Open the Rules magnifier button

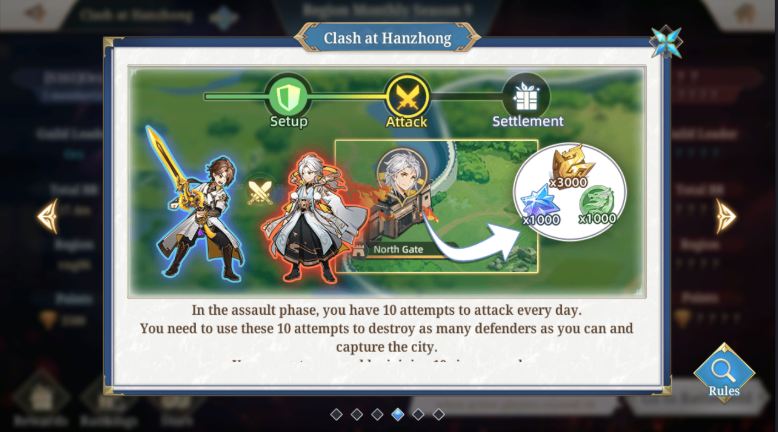point(723,373)
